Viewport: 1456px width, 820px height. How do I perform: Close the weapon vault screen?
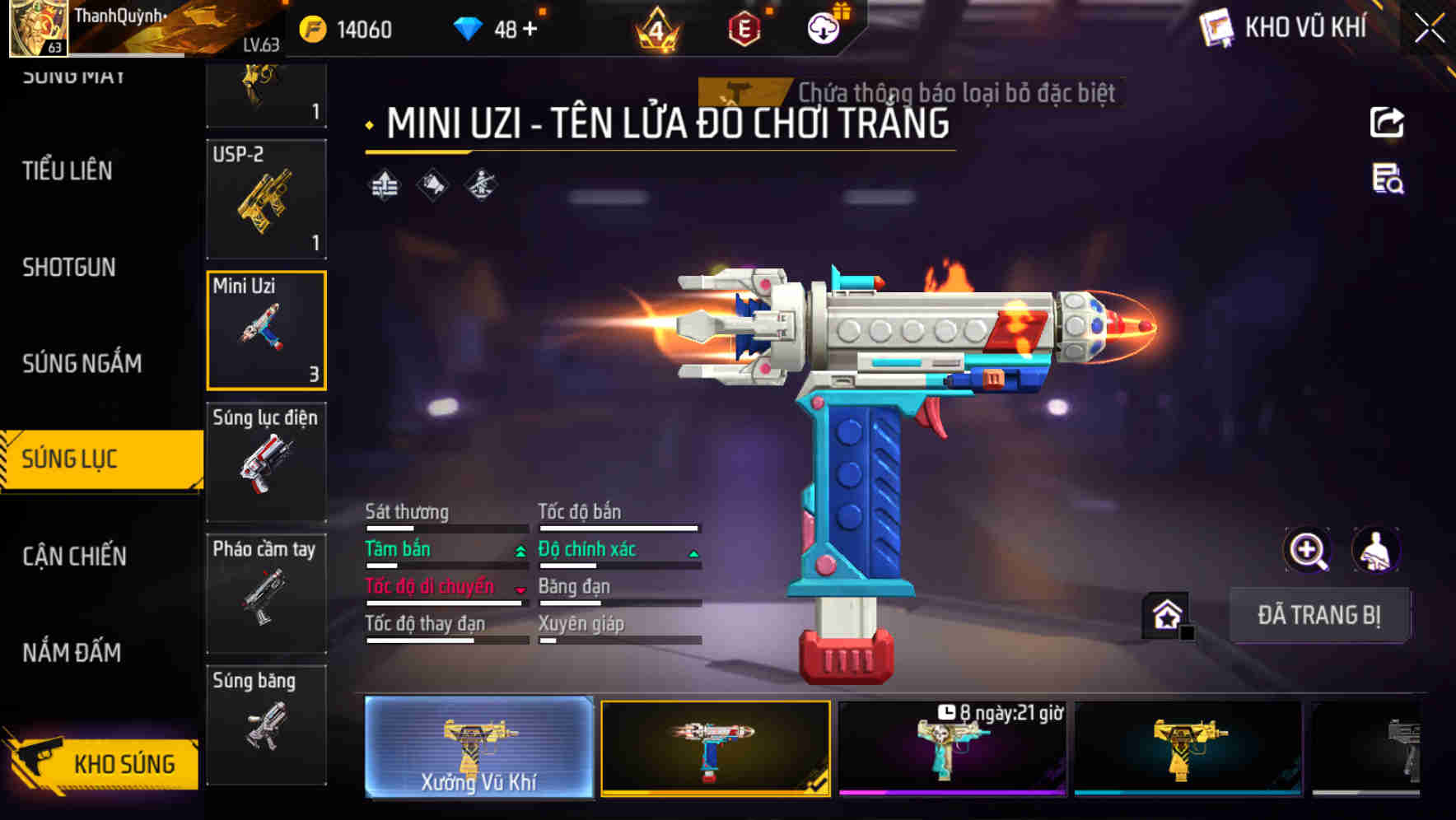pos(1429,29)
